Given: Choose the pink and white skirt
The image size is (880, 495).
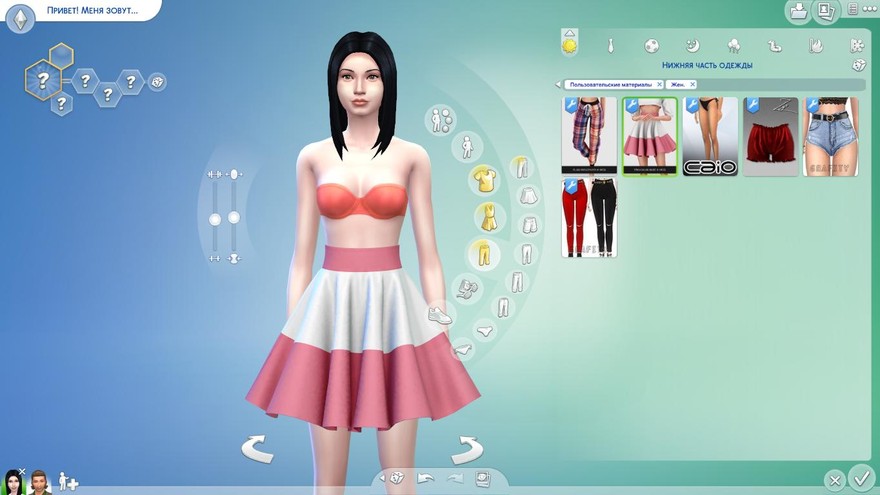Looking at the screenshot, I should (650, 136).
